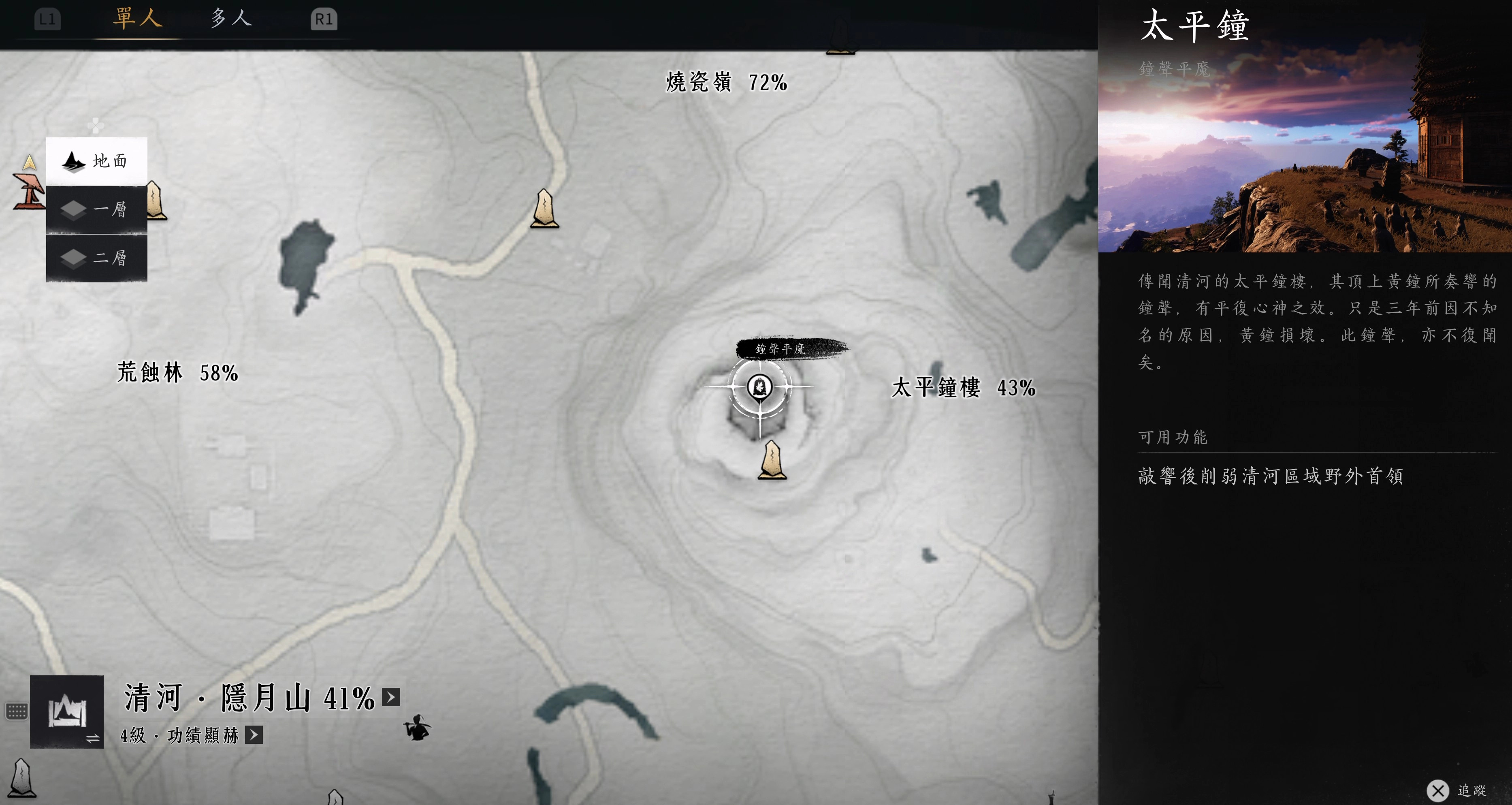This screenshot has width=1512, height=805.
Task: Choose the 二層 map layer
Action: pyautogui.click(x=97, y=258)
